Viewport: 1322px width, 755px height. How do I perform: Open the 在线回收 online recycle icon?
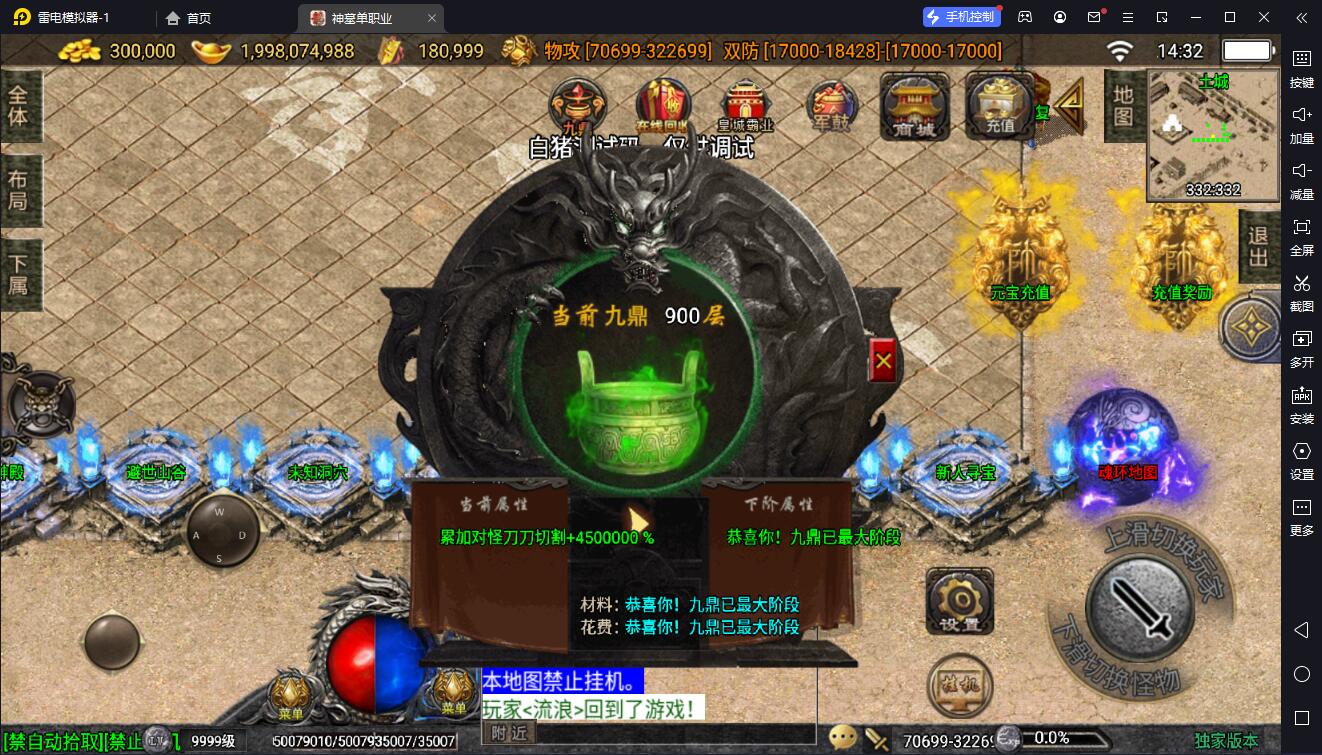coord(663,106)
